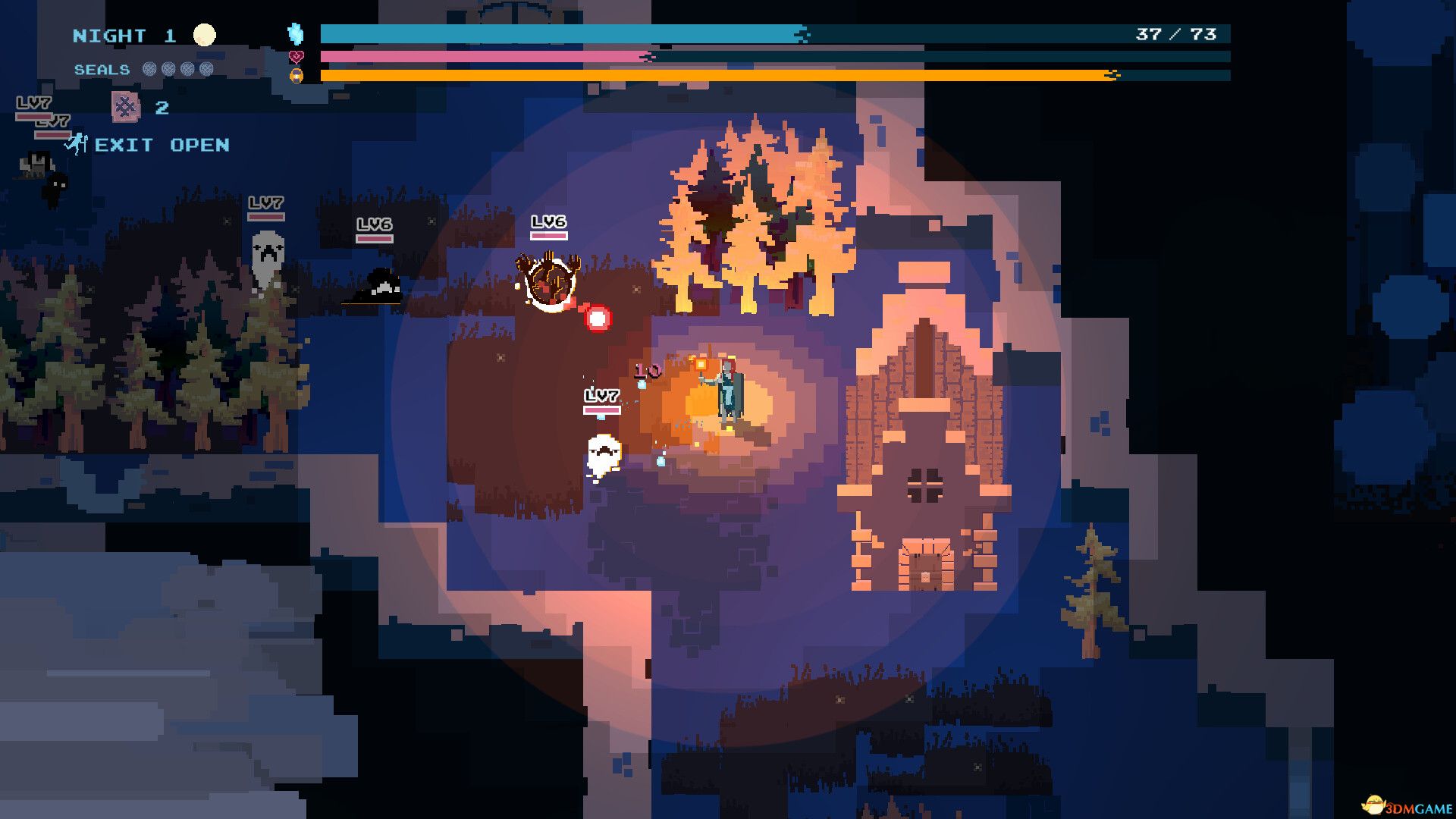
Task: Select the fourth seal slot icon
Action: tap(207, 71)
